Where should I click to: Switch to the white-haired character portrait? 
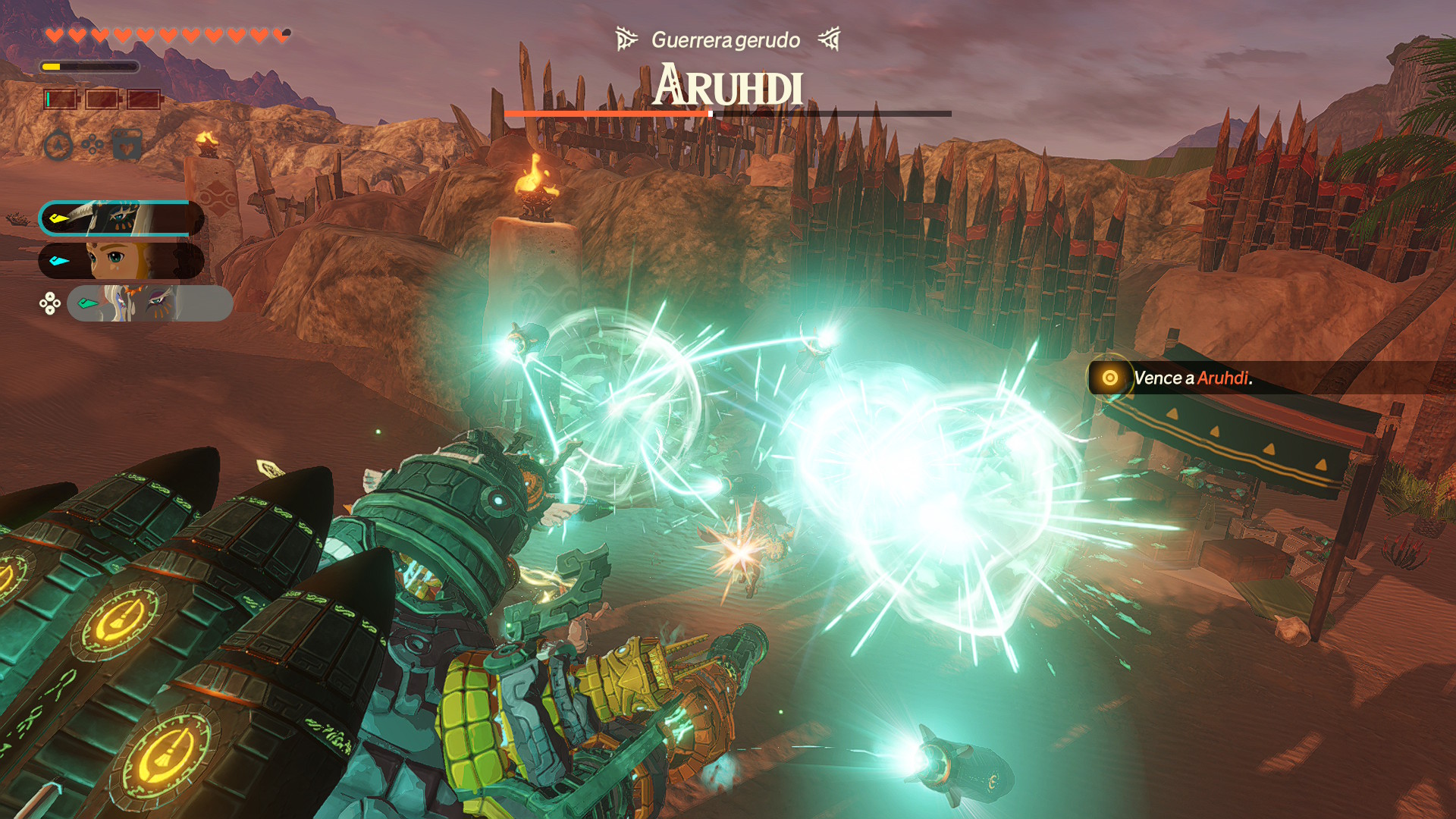point(149,303)
